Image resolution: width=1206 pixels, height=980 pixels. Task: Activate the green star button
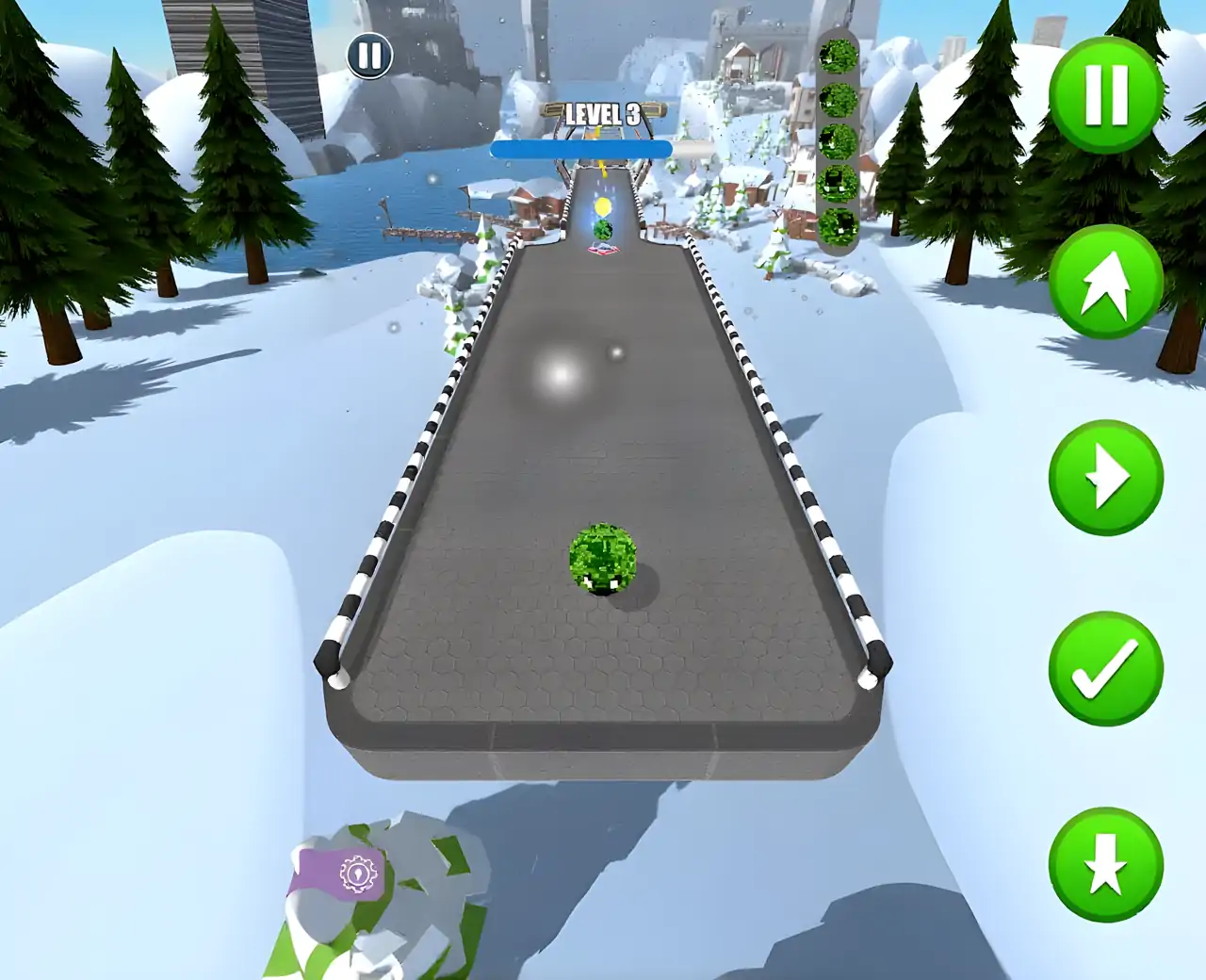(1105, 864)
